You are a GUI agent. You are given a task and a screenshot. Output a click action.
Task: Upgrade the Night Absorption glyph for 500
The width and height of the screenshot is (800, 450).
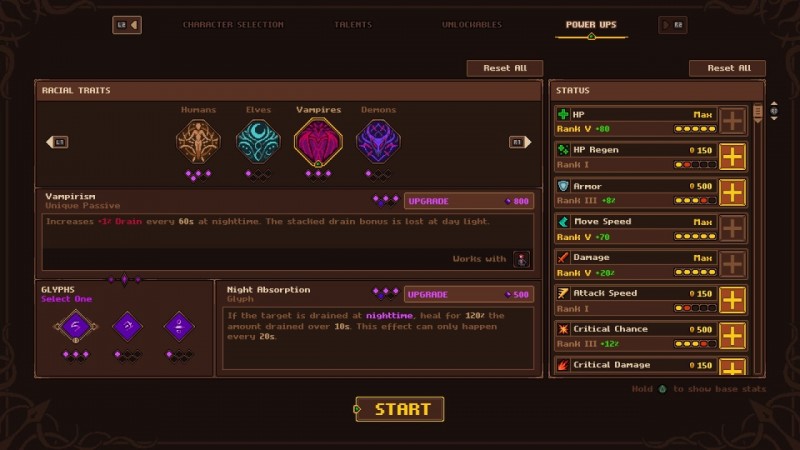tap(468, 294)
